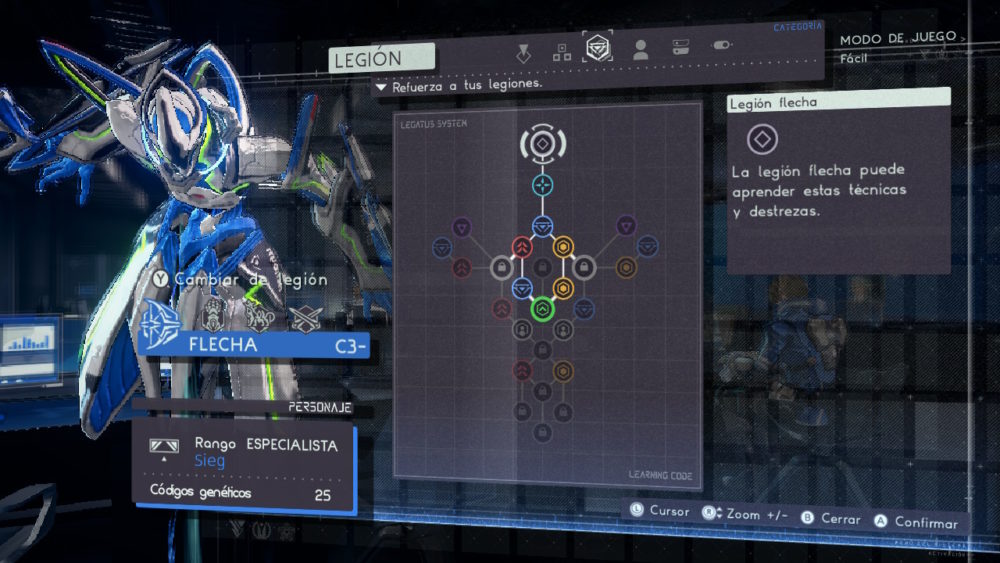1000x563 pixels.
Task: Switch to the crossed swords legion
Action: click(303, 318)
